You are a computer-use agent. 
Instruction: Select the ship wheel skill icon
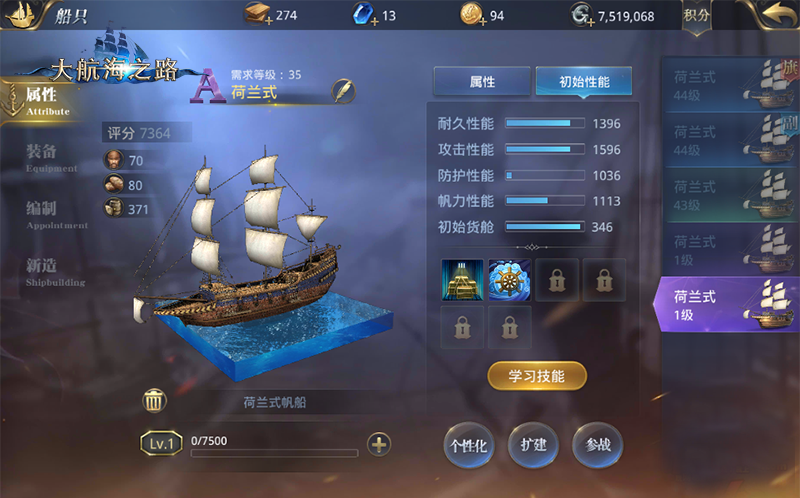[x=509, y=280]
